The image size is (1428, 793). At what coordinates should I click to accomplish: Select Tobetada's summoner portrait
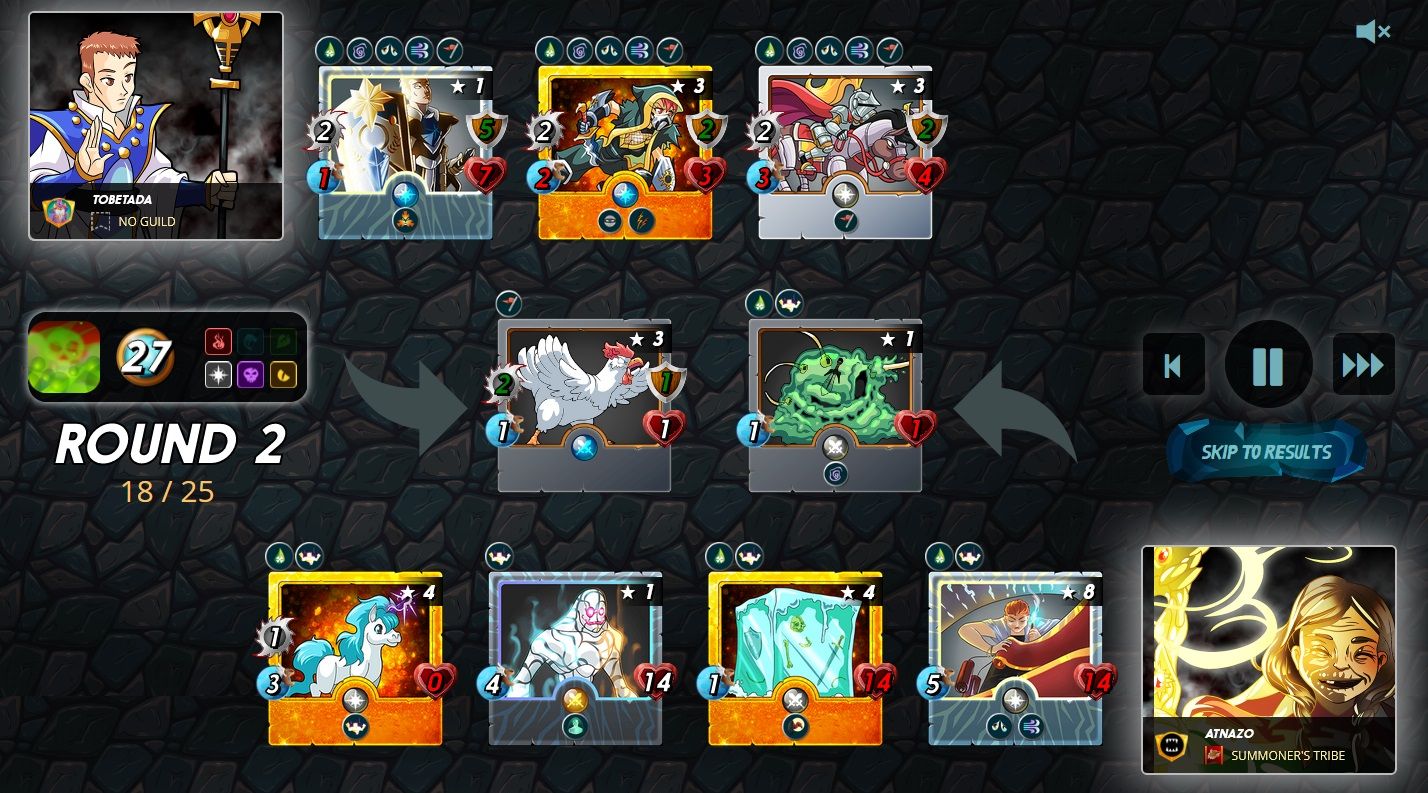pyautogui.click(x=156, y=125)
